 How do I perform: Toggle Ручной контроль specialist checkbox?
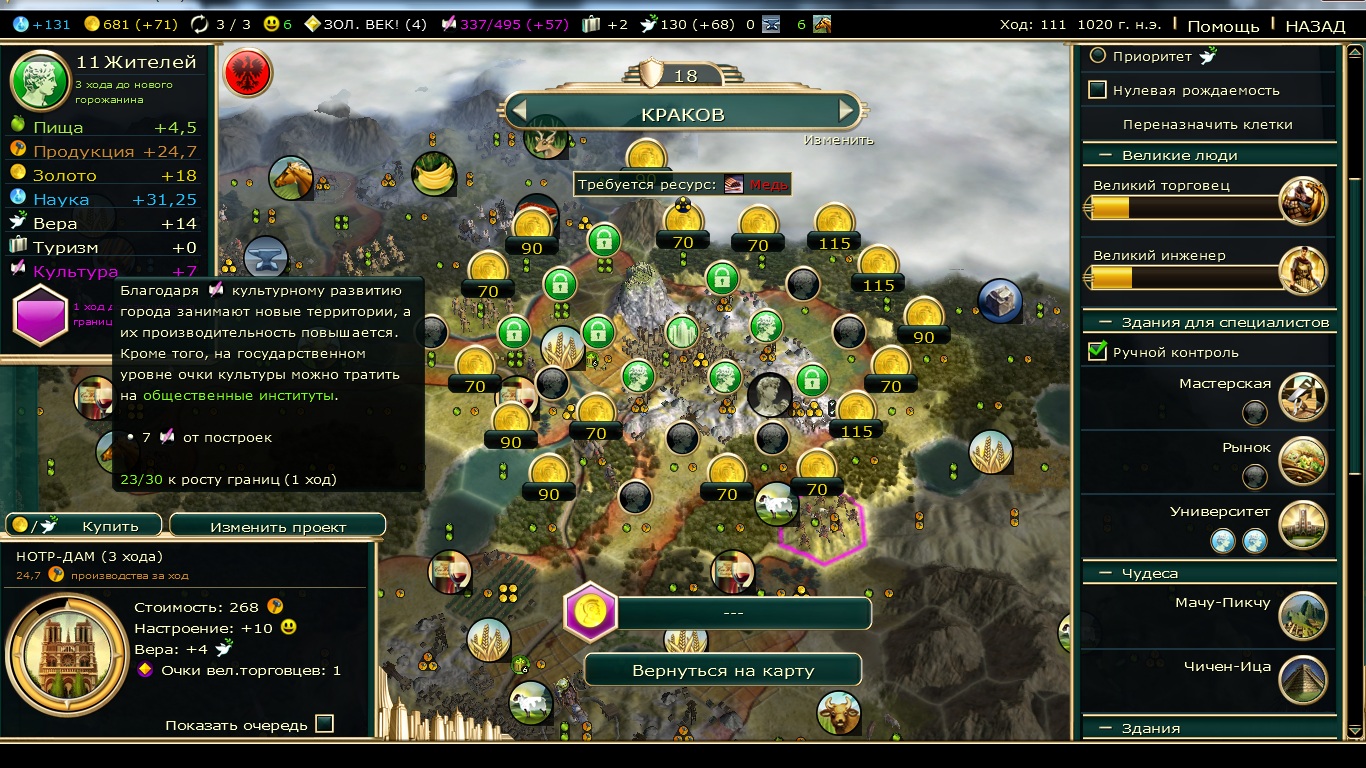click(x=1098, y=352)
